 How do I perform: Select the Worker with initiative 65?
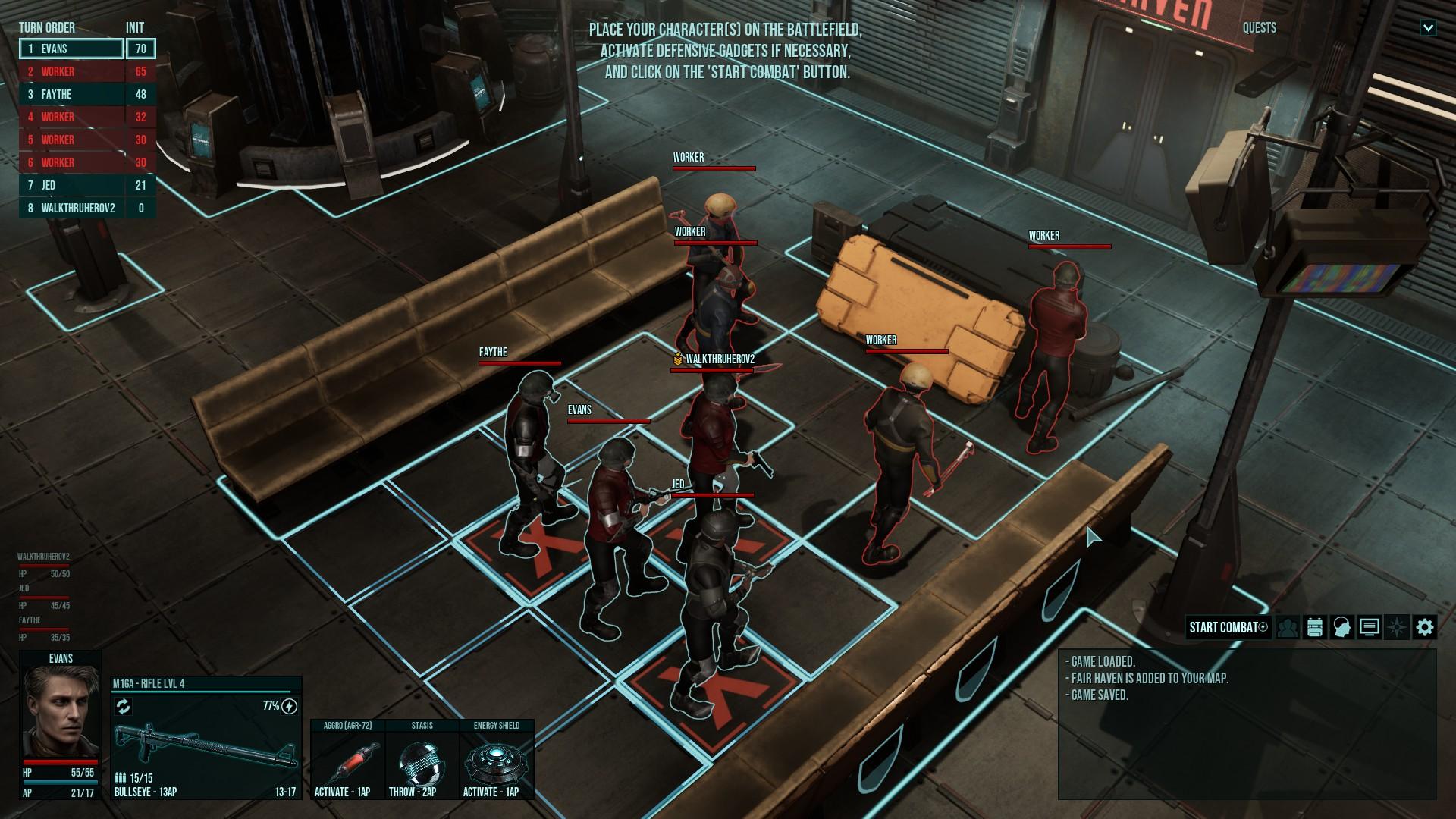click(x=72, y=71)
